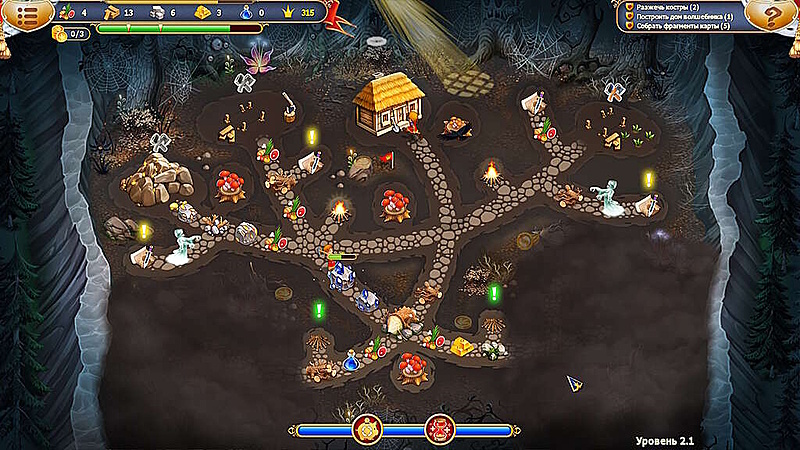Activate the golden pocket watch bonus
The height and width of the screenshot is (450, 800).
click(x=366, y=430)
